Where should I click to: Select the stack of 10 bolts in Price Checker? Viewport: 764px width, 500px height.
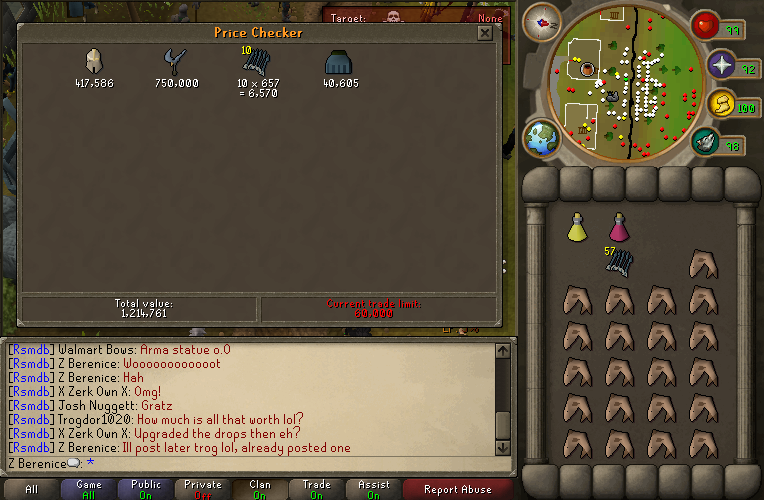(257, 62)
